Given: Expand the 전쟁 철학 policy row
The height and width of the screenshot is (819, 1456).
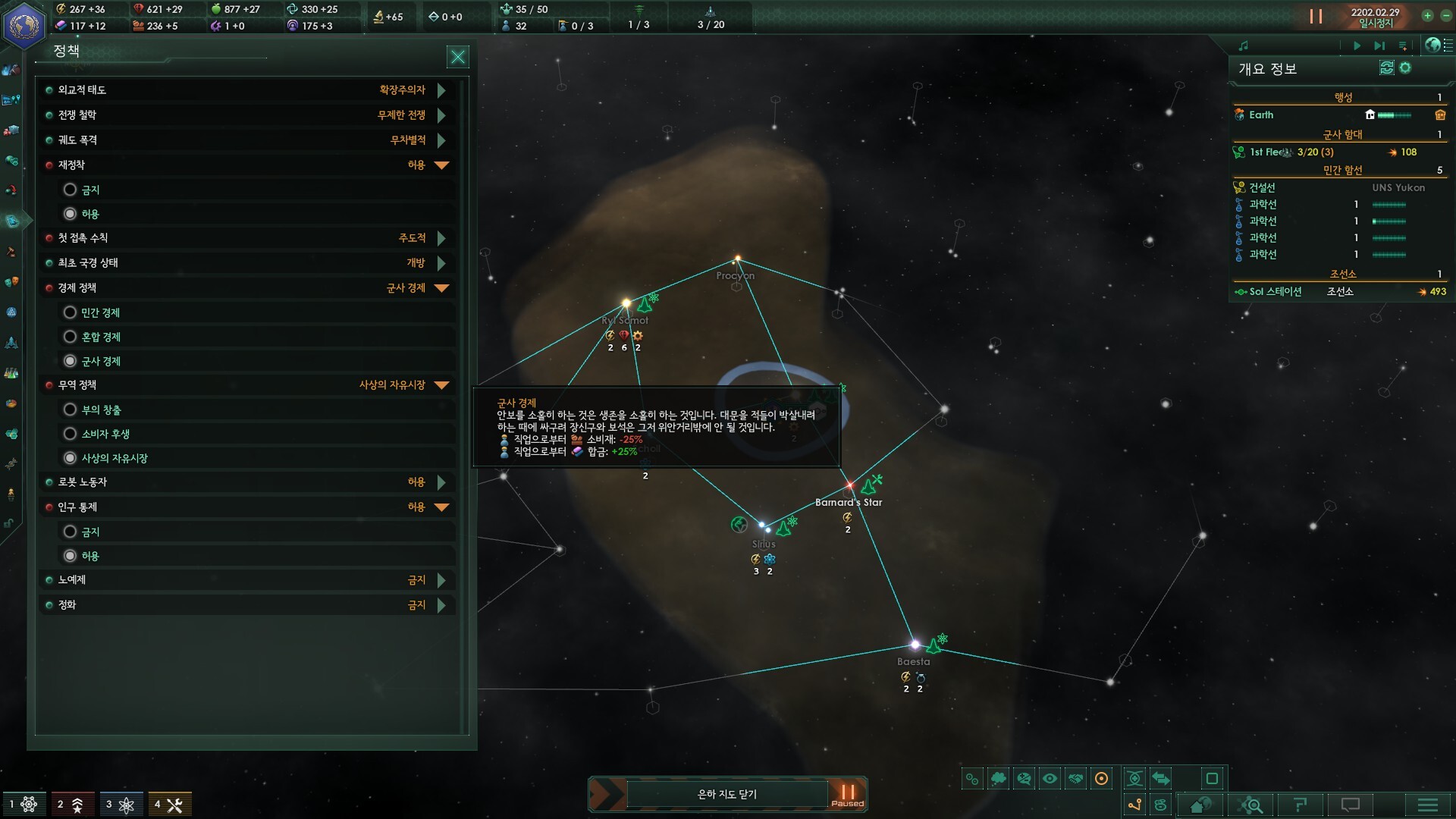Looking at the screenshot, I should coord(441,115).
